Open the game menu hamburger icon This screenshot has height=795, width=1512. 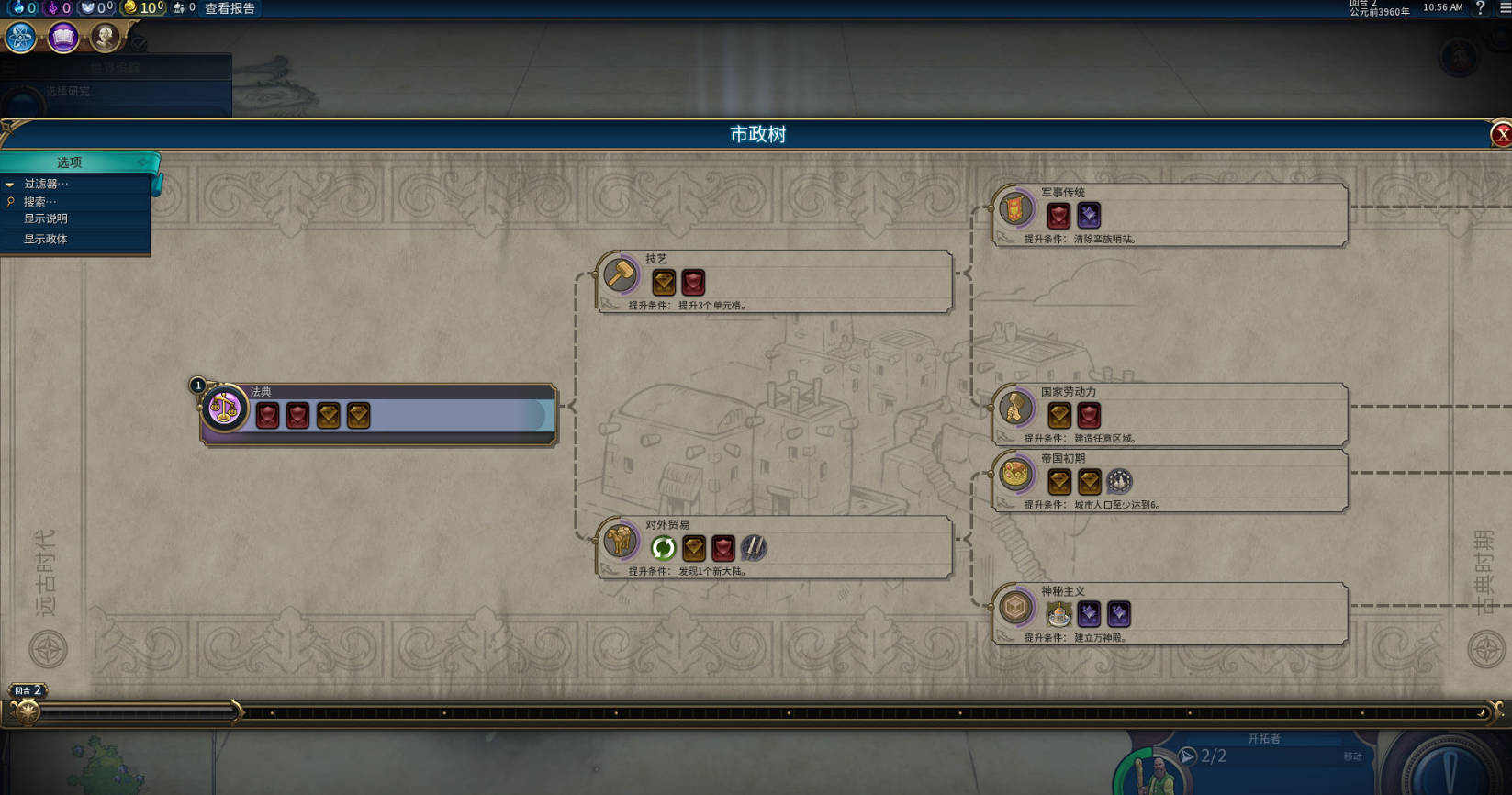pos(1505,8)
